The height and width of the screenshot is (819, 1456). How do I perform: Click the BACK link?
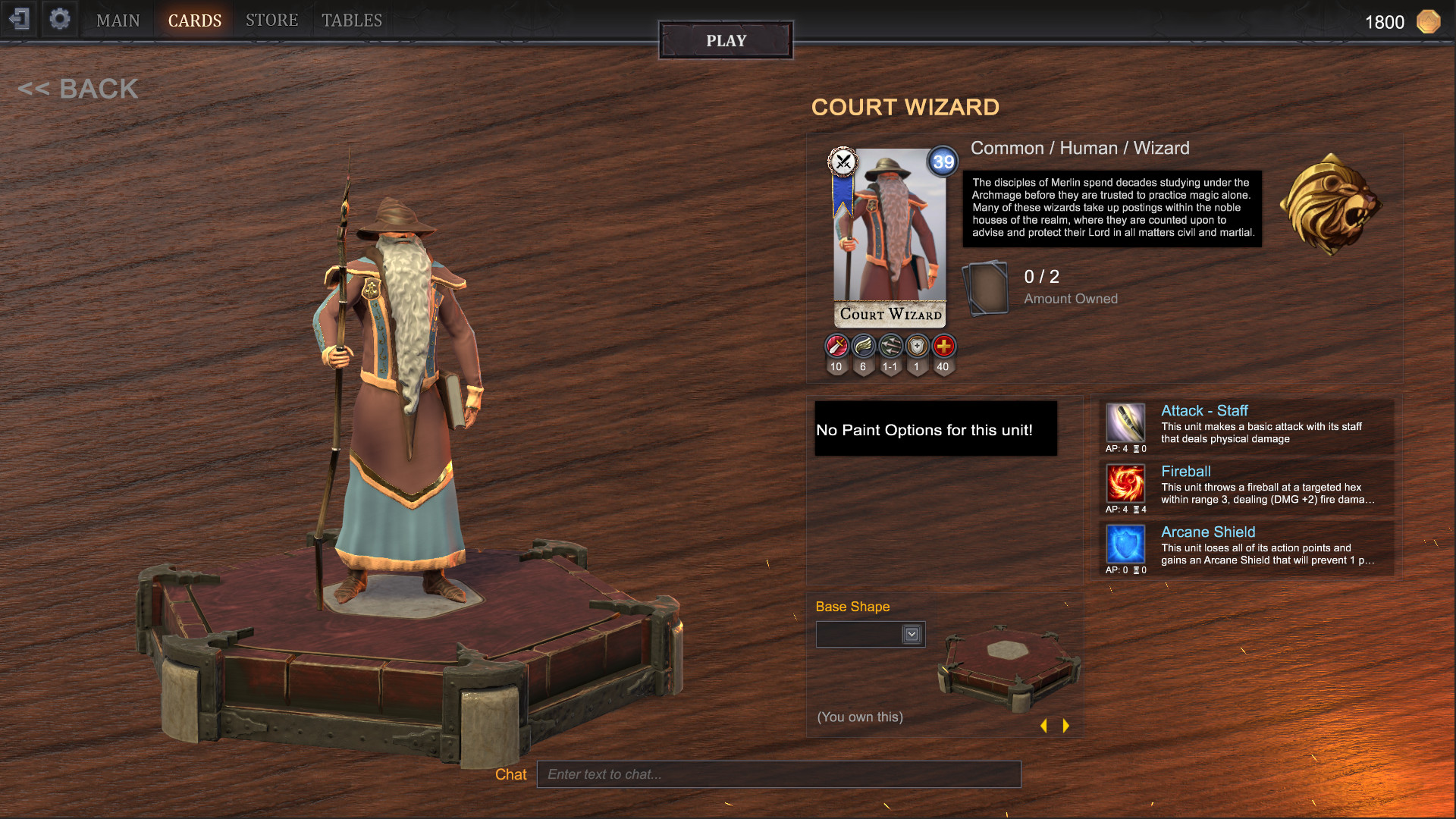80,89
